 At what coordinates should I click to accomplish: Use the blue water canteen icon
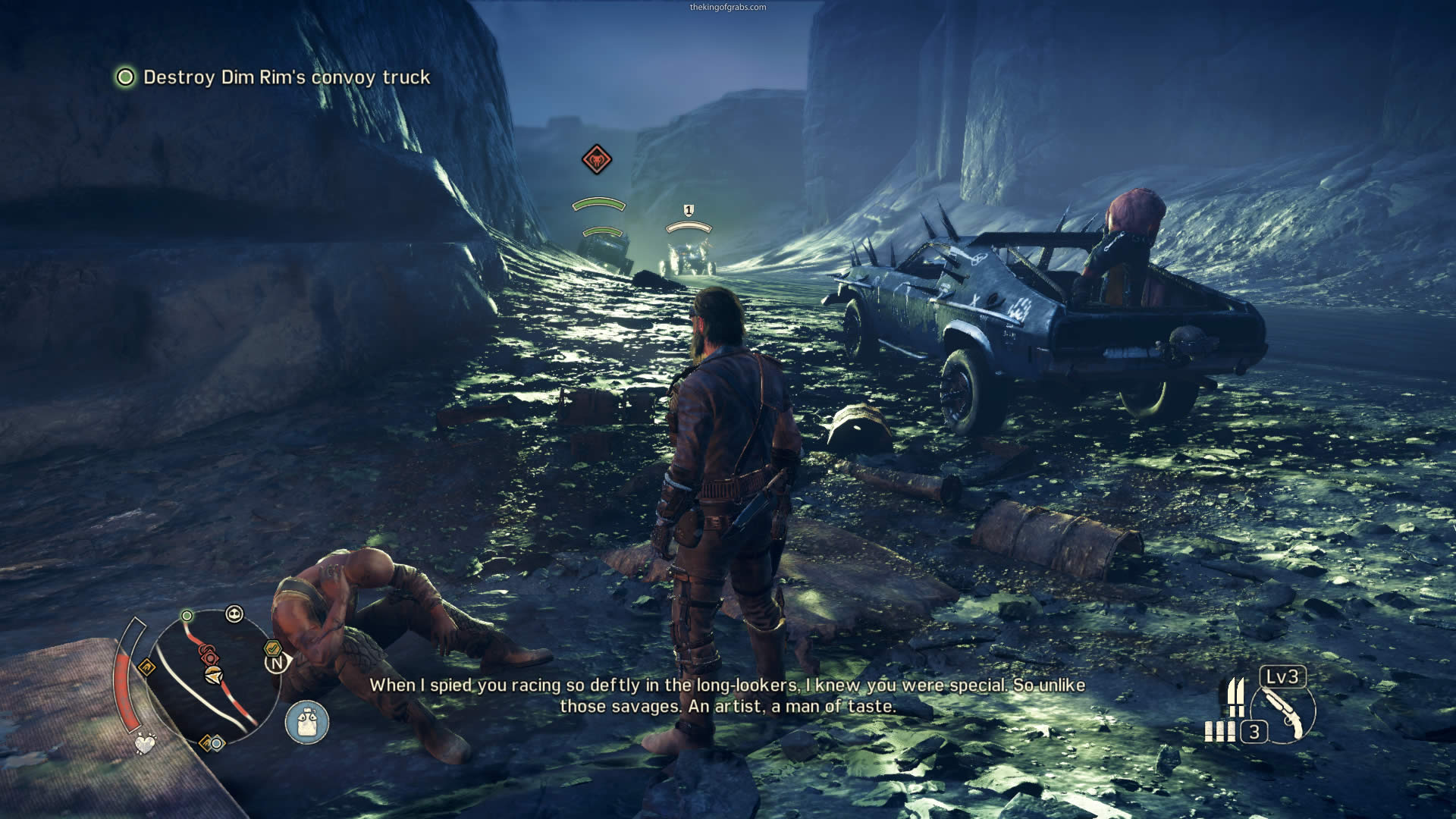(x=307, y=722)
